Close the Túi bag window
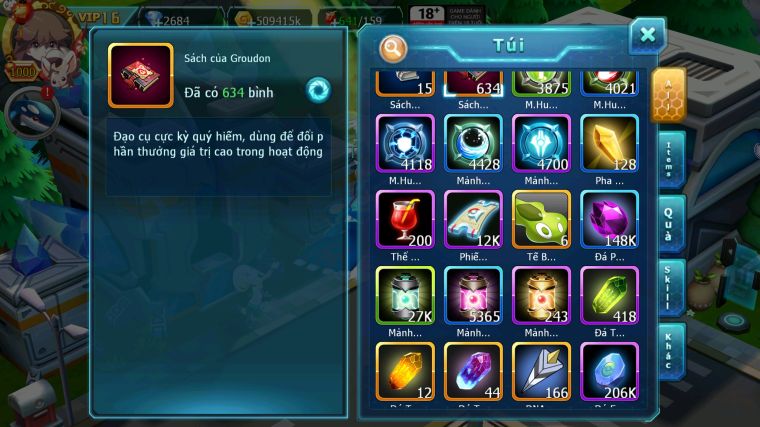760x427 pixels. 647,36
